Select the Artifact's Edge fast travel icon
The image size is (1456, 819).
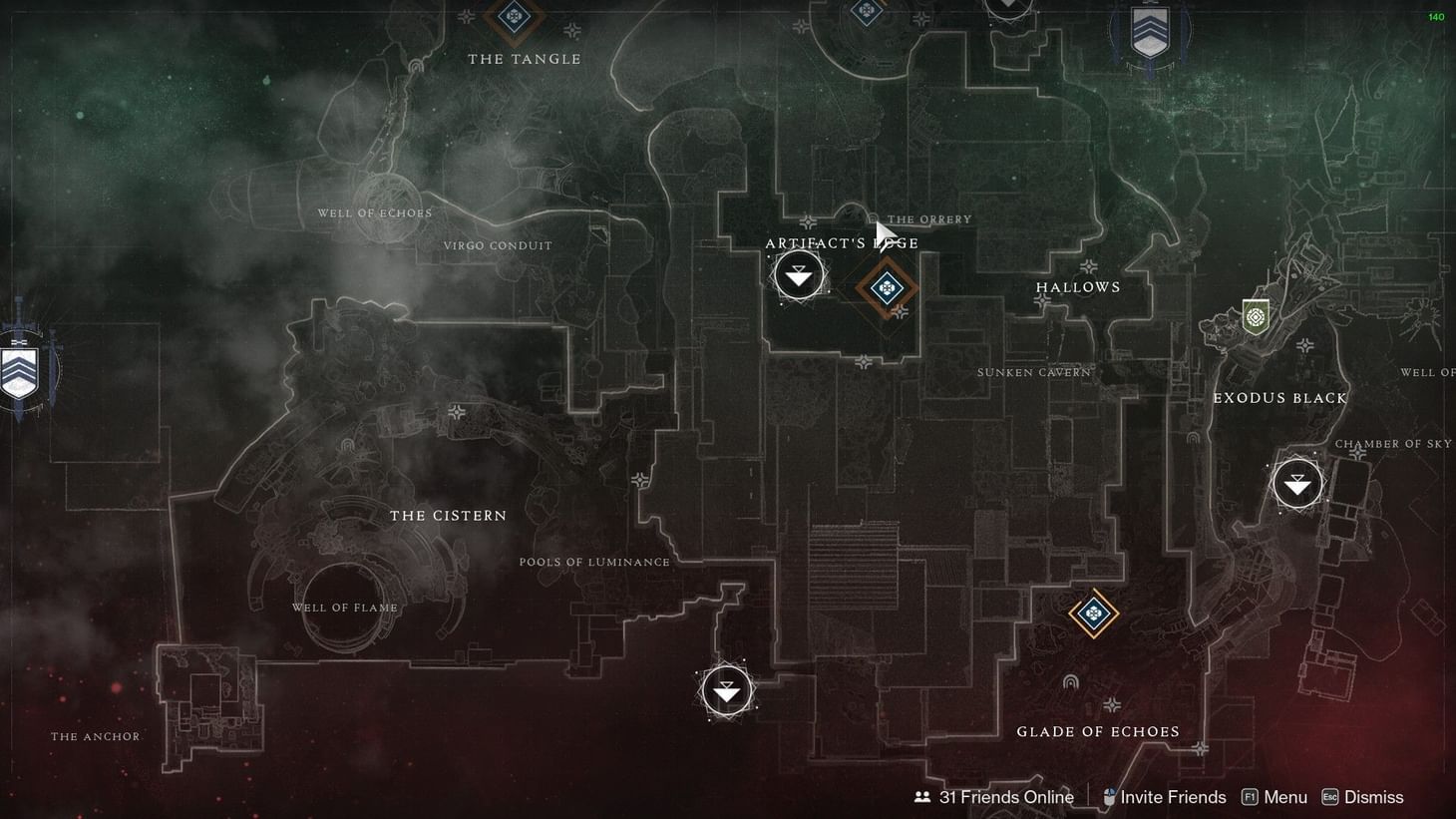(799, 272)
